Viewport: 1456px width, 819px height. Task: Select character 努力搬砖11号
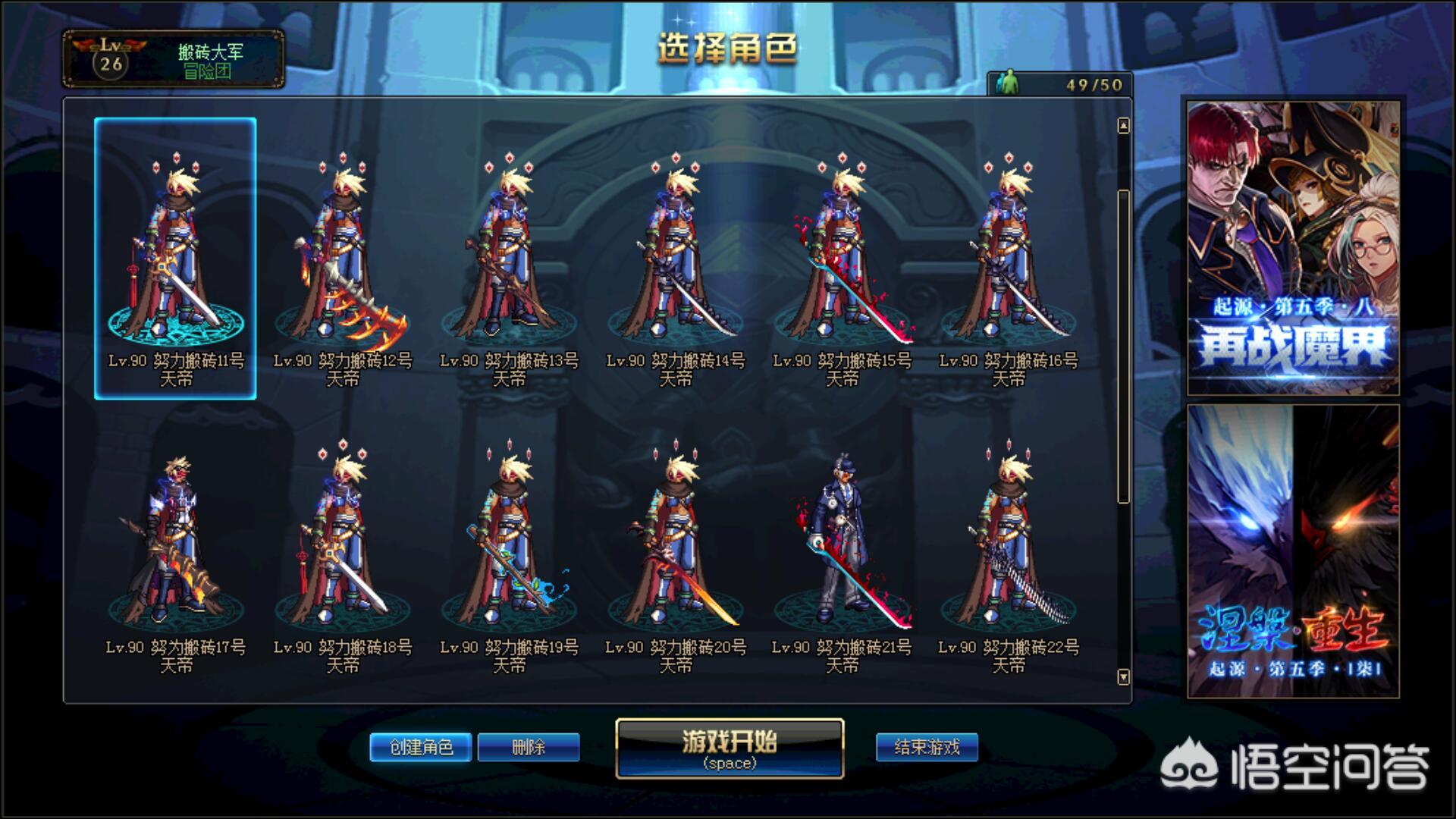click(175, 258)
